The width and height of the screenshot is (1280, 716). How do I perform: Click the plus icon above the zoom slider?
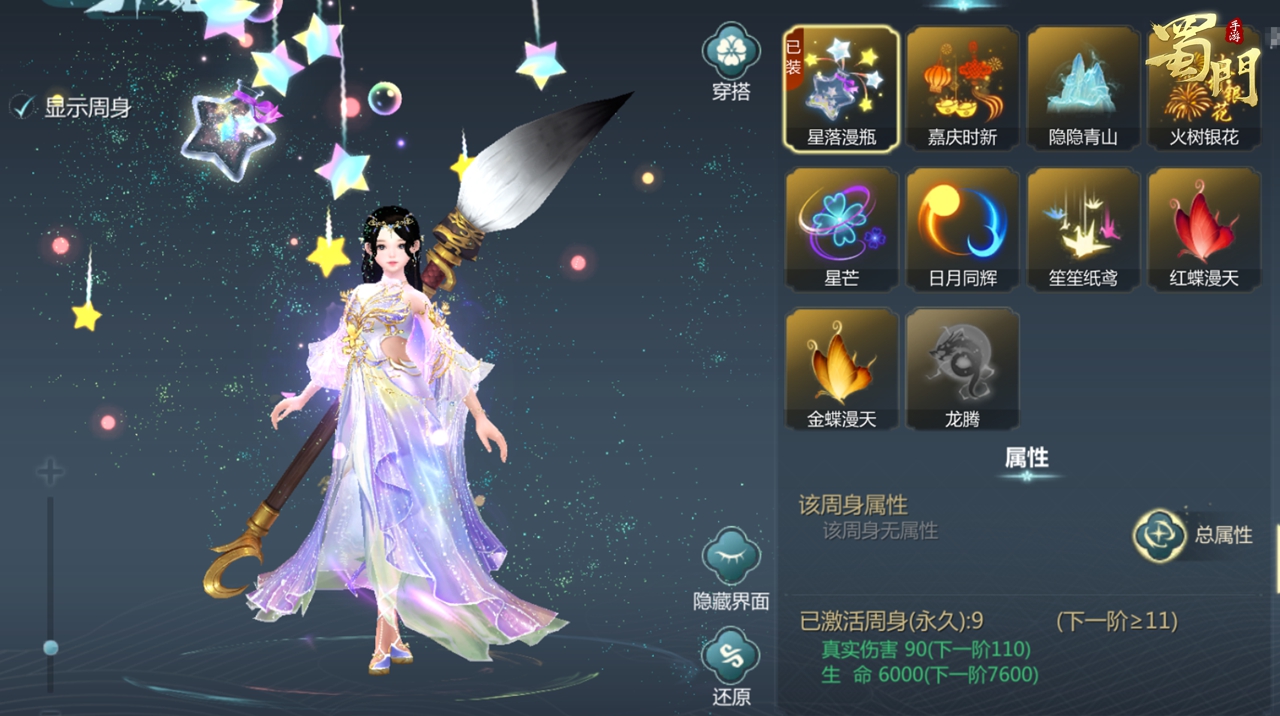point(50,472)
